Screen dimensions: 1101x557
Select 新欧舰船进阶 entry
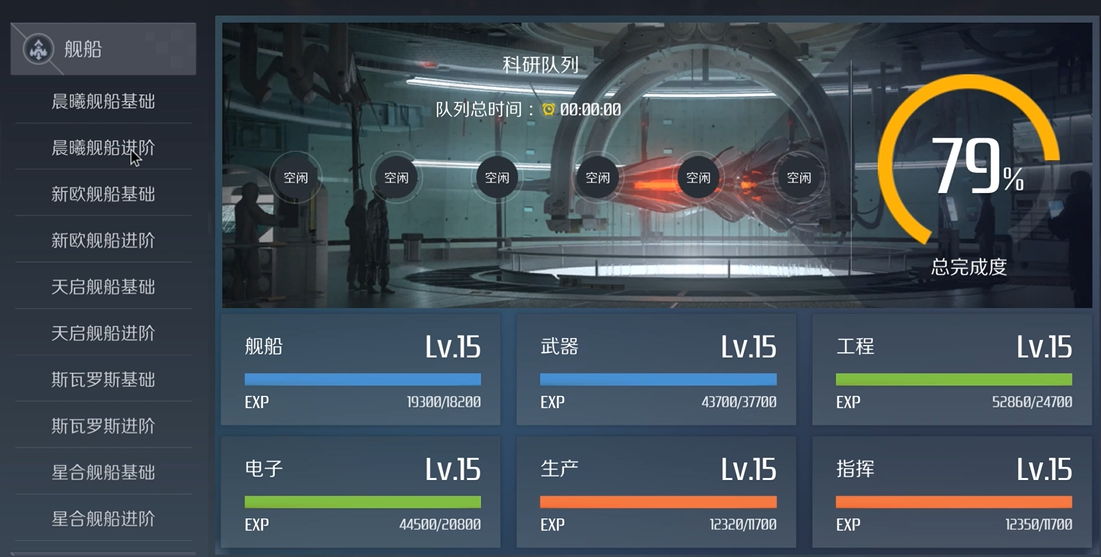pyautogui.click(x=103, y=240)
